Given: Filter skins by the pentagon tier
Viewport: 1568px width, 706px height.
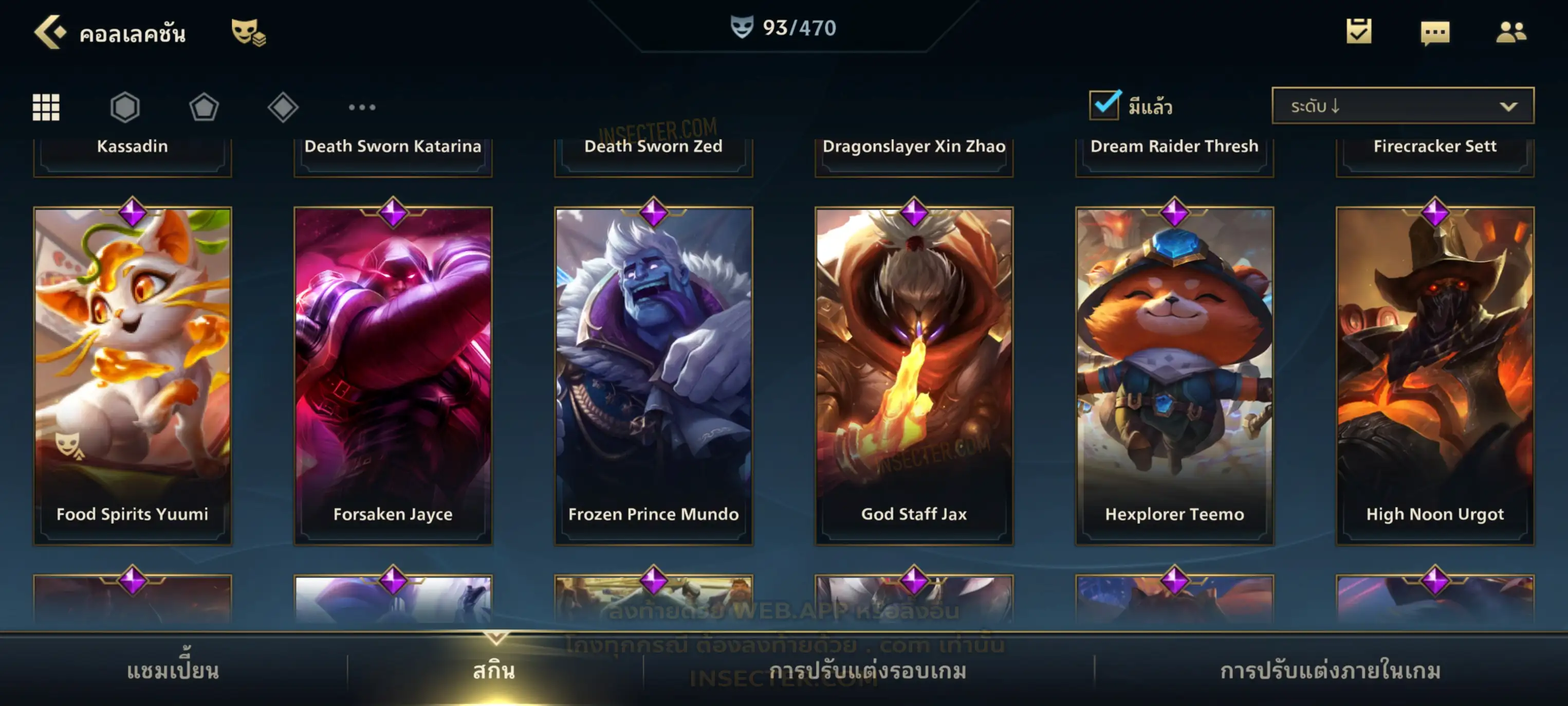Looking at the screenshot, I should pos(204,107).
